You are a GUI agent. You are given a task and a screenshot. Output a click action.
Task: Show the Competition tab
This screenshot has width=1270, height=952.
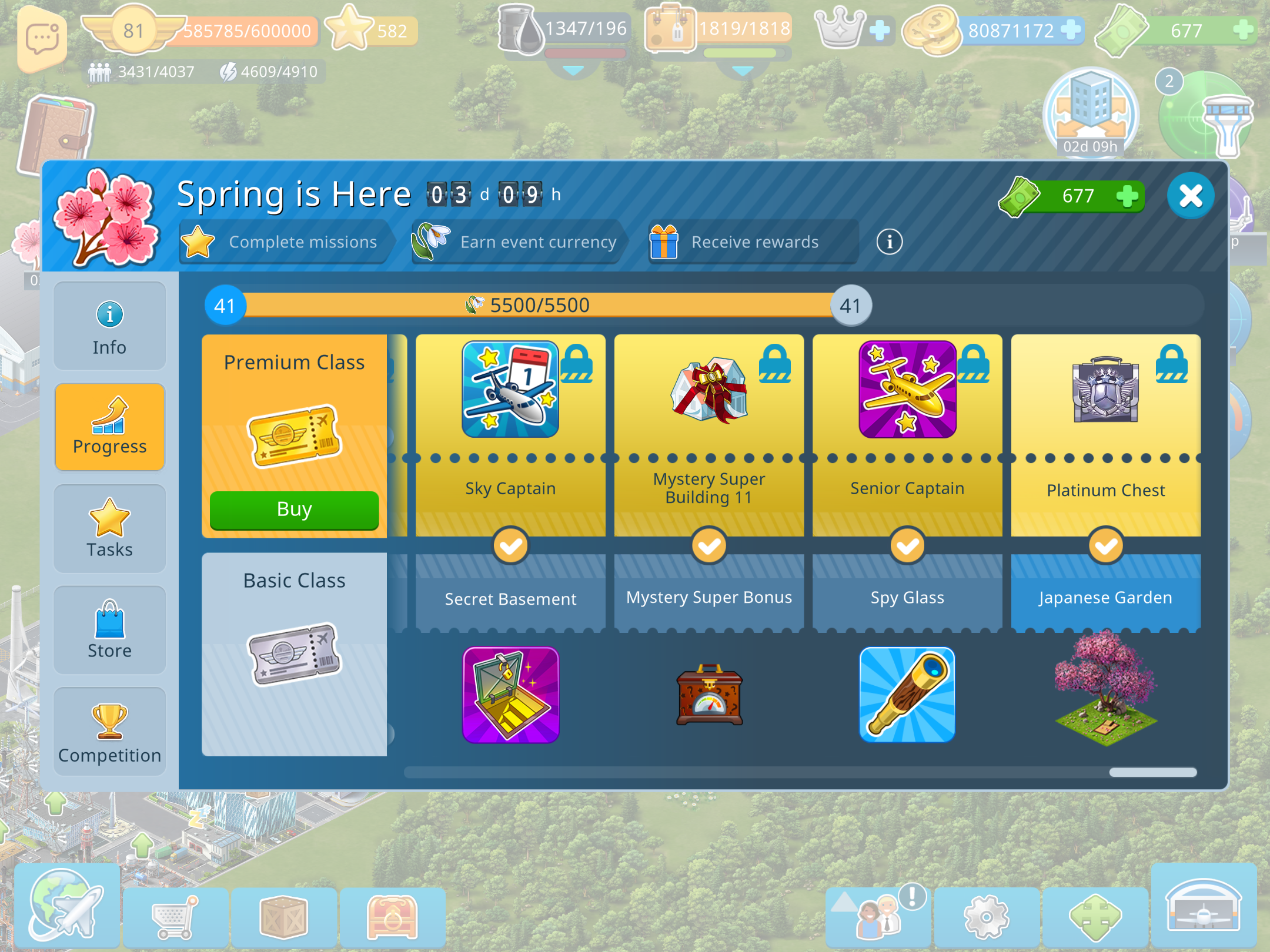109,732
